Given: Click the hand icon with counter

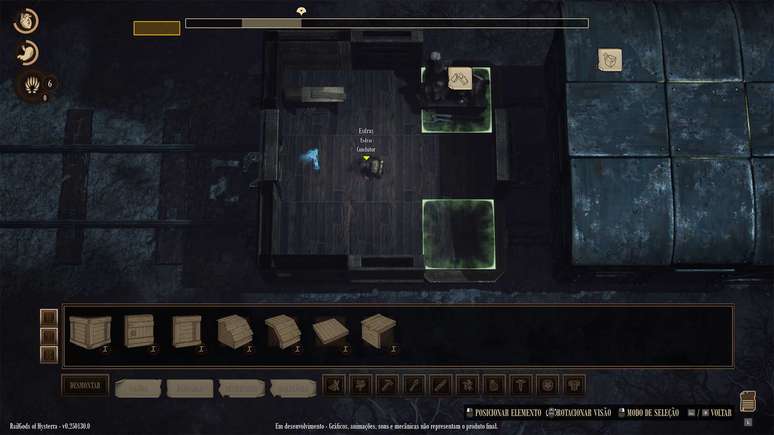Looking at the screenshot, I should (30, 86).
